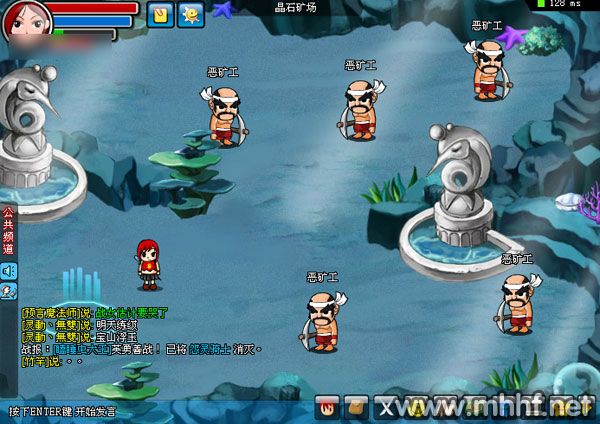
Task: Open the brown bag icon on the bottom bar
Action: tap(354, 407)
